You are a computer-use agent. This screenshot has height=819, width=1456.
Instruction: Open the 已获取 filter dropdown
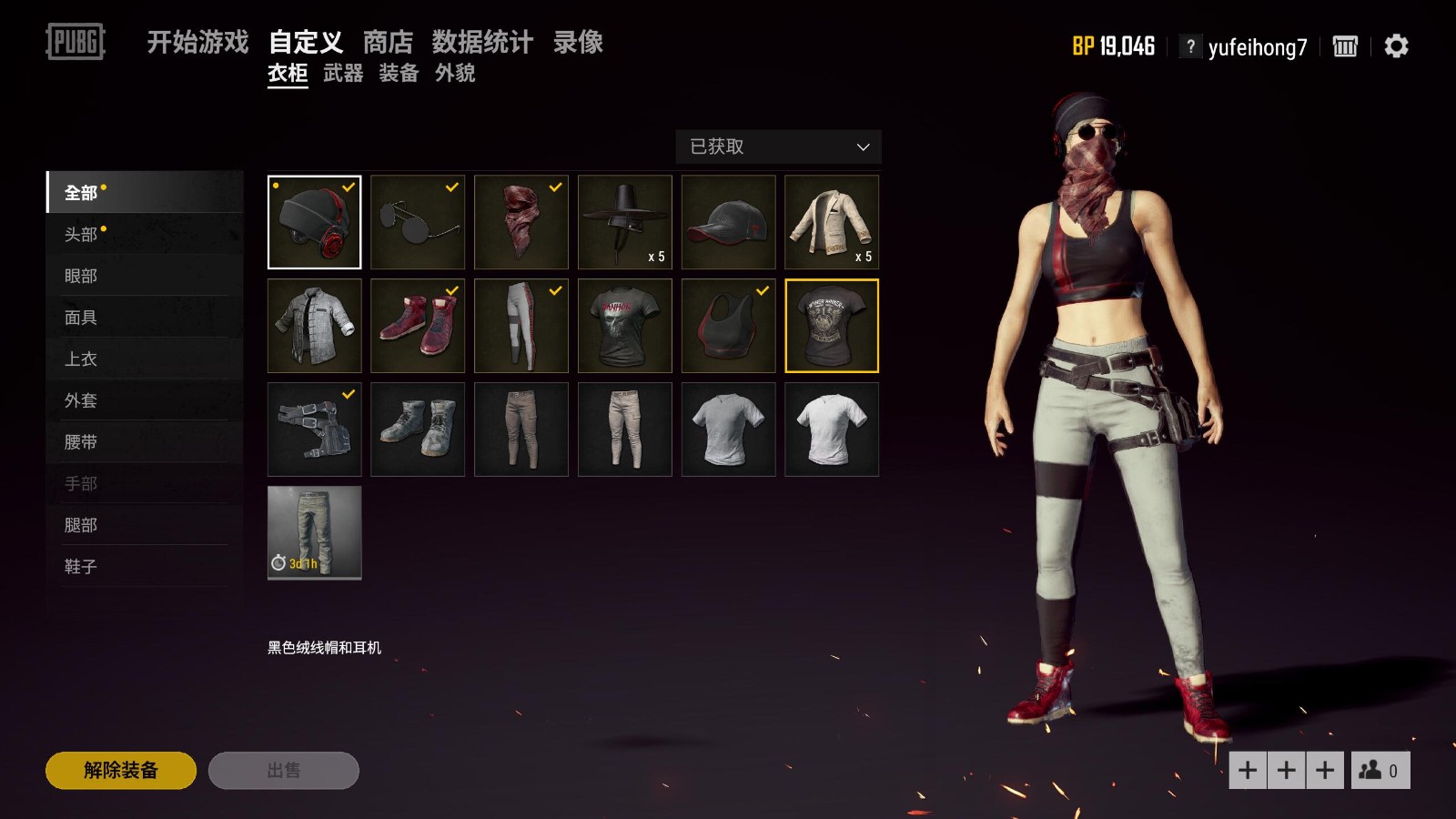(777, 147)
